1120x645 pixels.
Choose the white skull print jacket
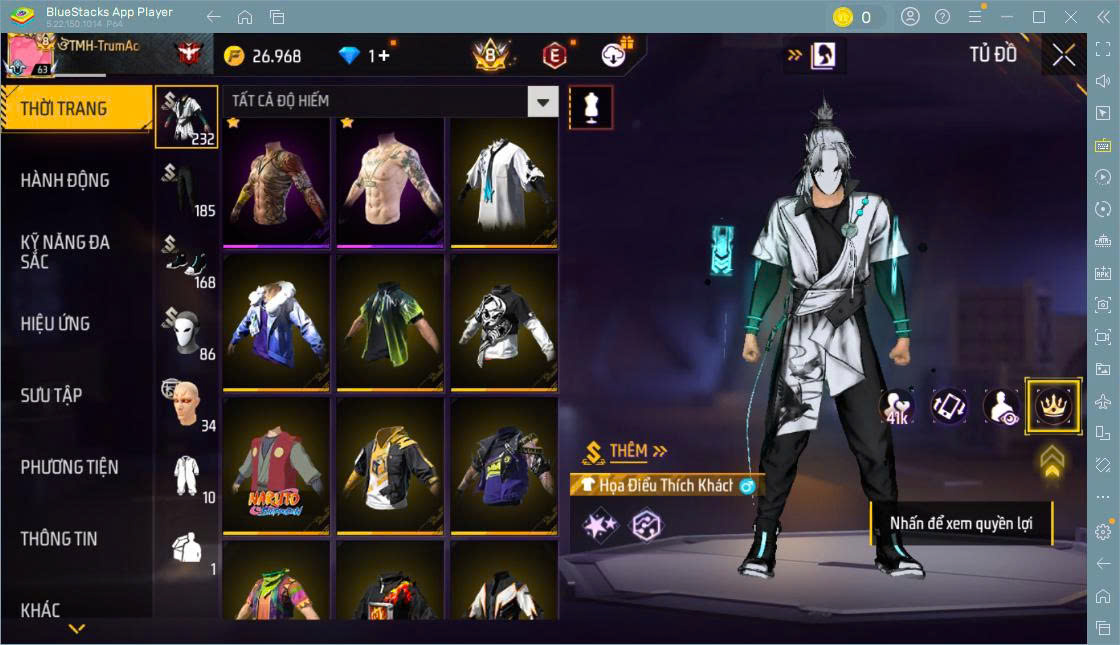pyautogui.click(x=504, y=323)
